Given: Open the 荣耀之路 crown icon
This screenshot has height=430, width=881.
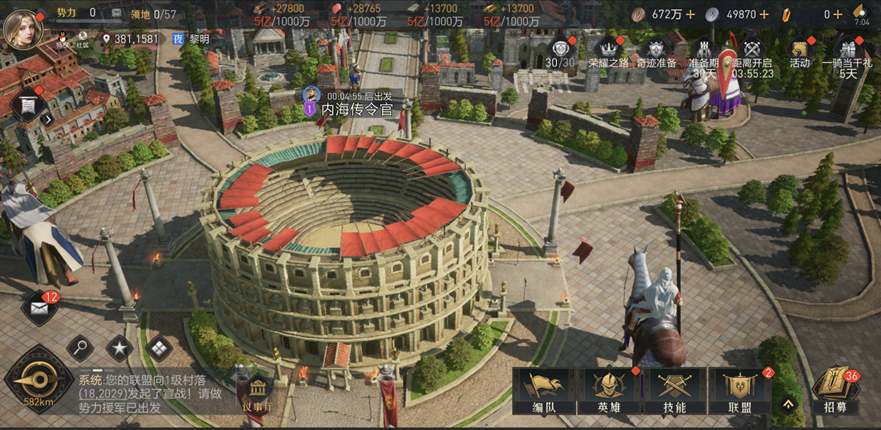Looking at the screenshot, I should tap(609, 52).
